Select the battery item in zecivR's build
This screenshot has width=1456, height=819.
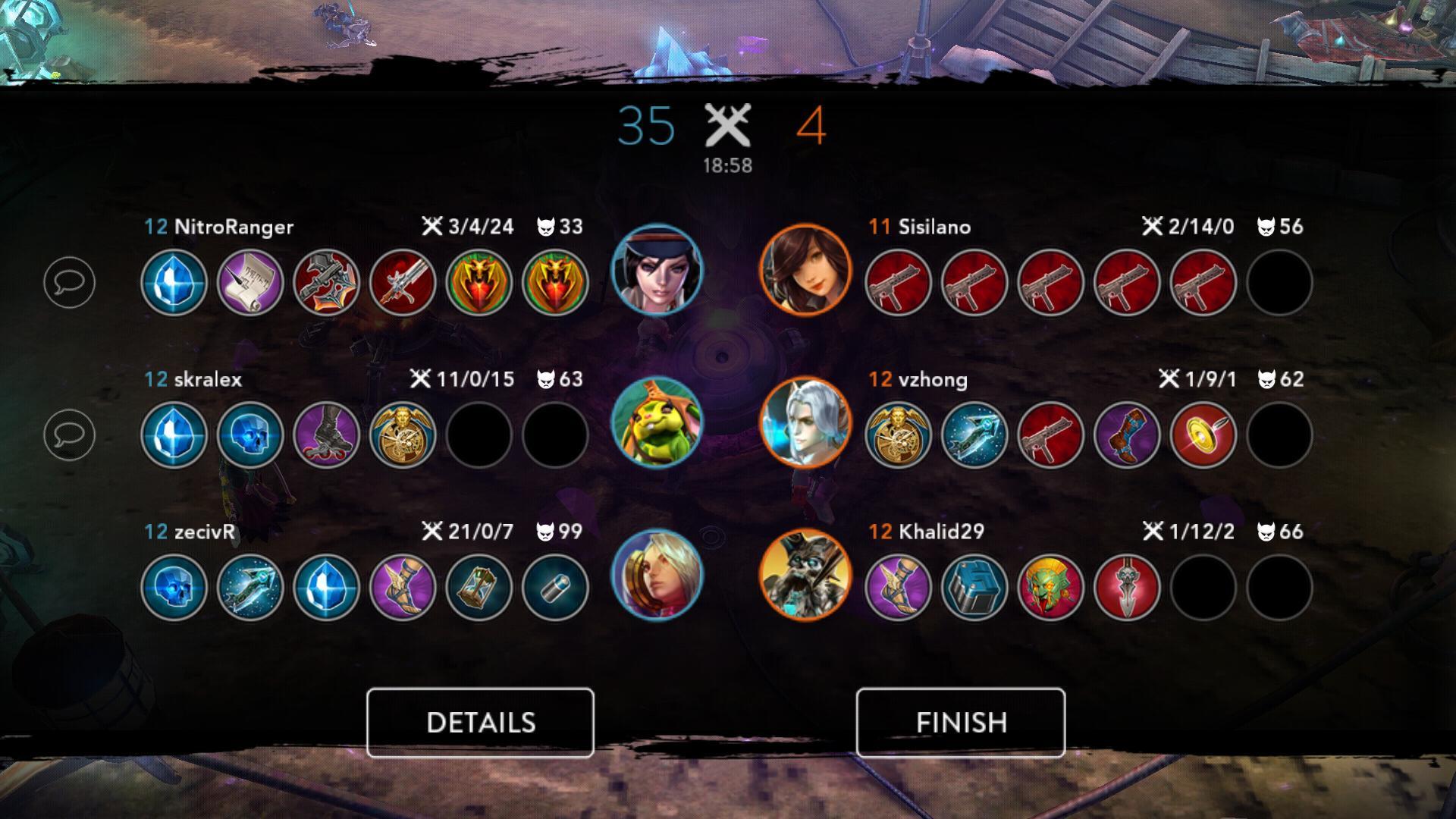[x=557, y=588]
